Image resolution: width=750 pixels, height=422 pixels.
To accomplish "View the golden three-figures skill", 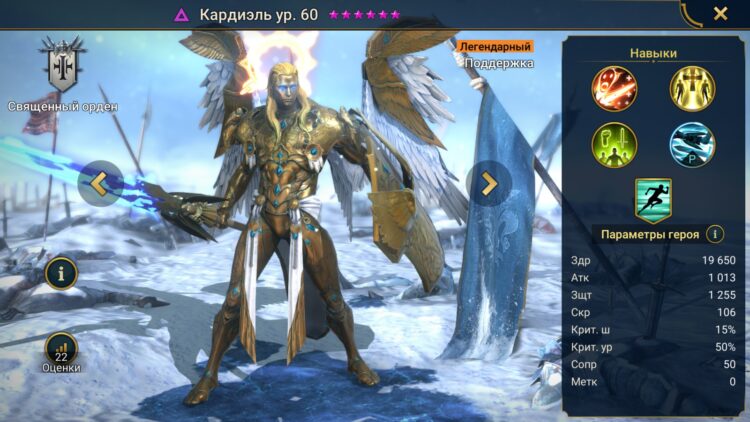I will (692, 87).
